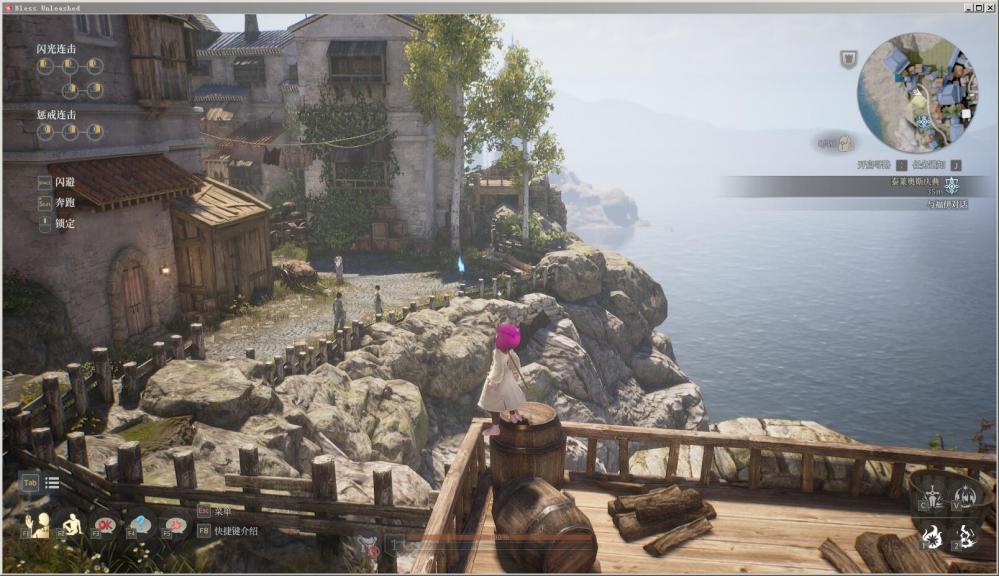The image size is (999, 576).
Task: Send the red burst speech bubble emote
Action: [x=175, y=523]
